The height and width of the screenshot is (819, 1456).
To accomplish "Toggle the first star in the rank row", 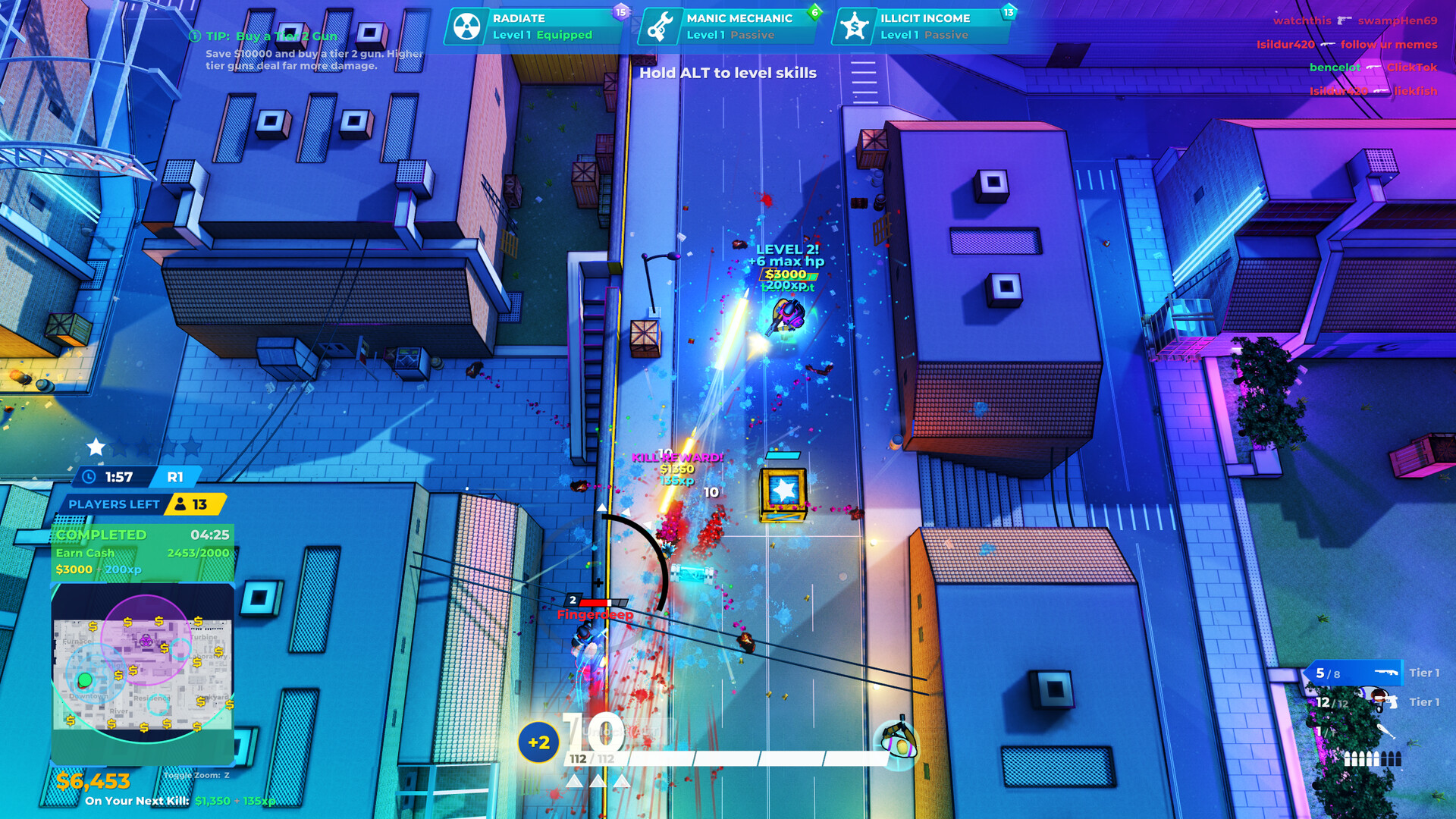I will (95, 447).
